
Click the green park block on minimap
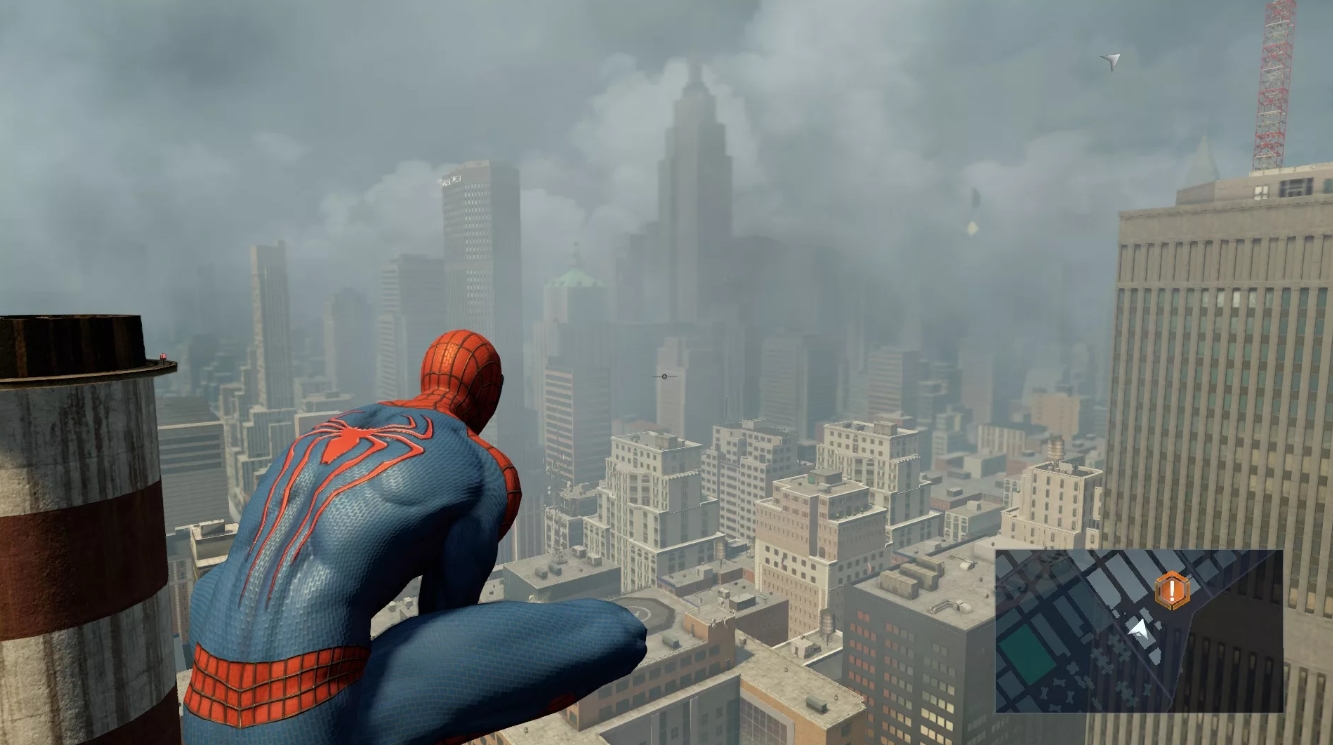pyautogui.click(x=1029, y=656)
